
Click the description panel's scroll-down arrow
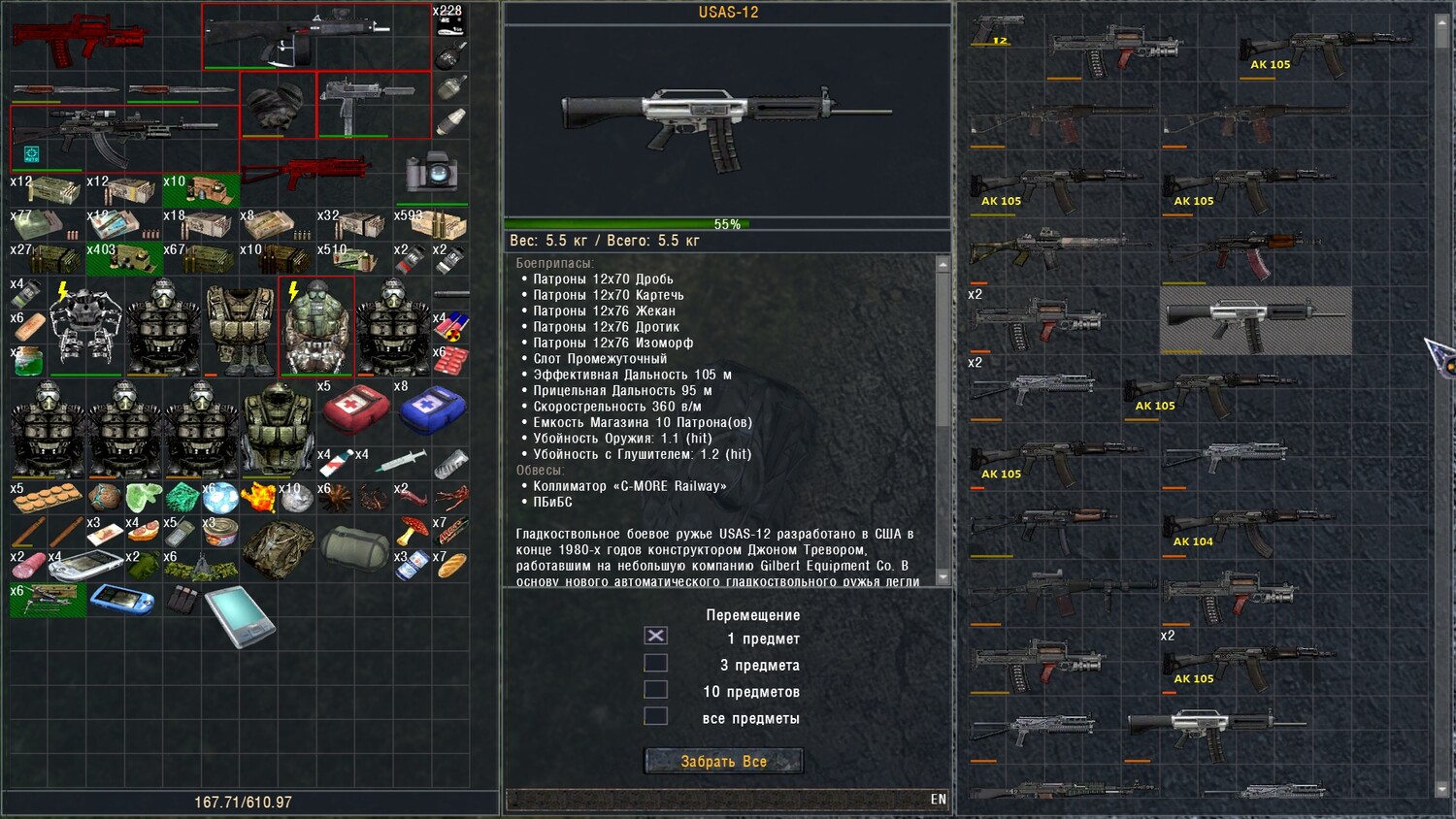tap(943, 577)
